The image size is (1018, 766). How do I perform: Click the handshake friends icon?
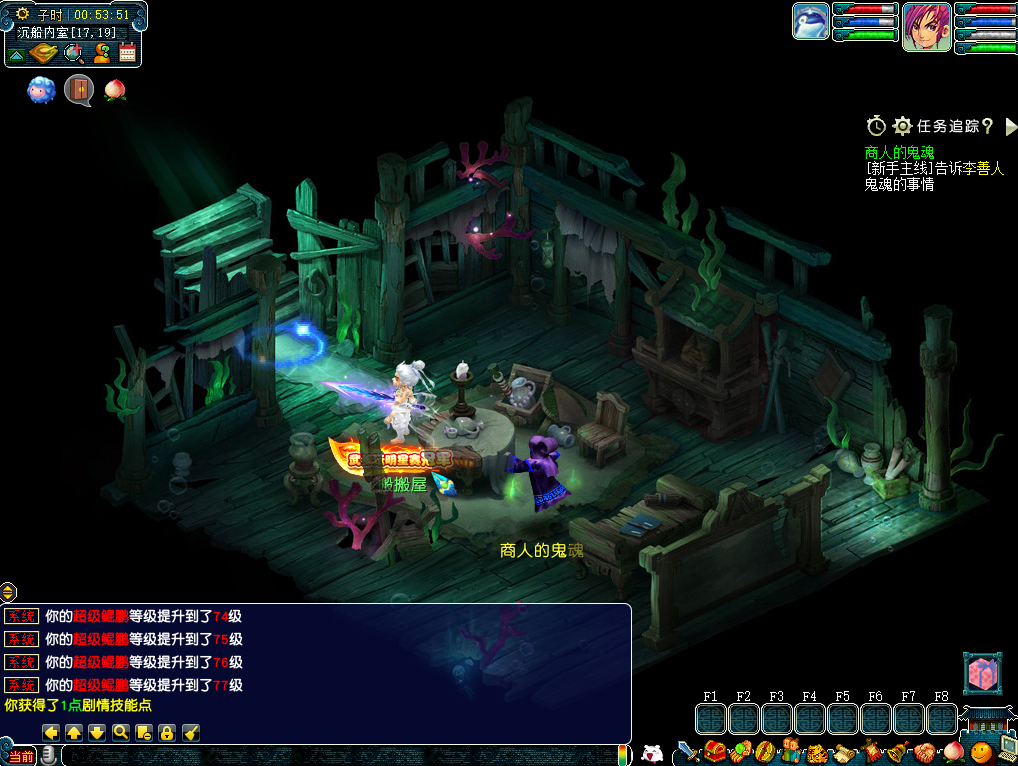923,751
